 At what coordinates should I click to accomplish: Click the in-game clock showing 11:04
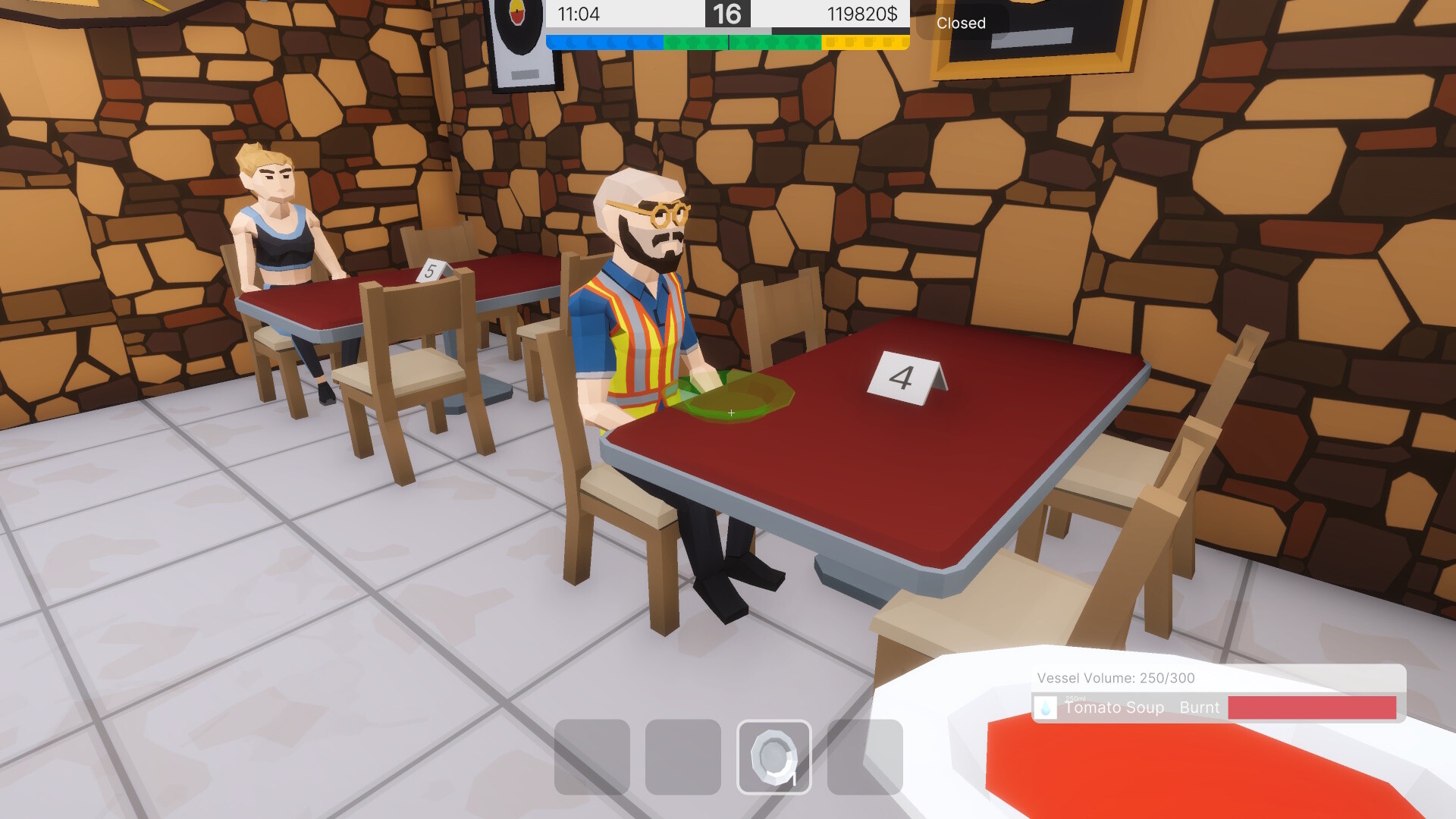click(x=579, y=14)
